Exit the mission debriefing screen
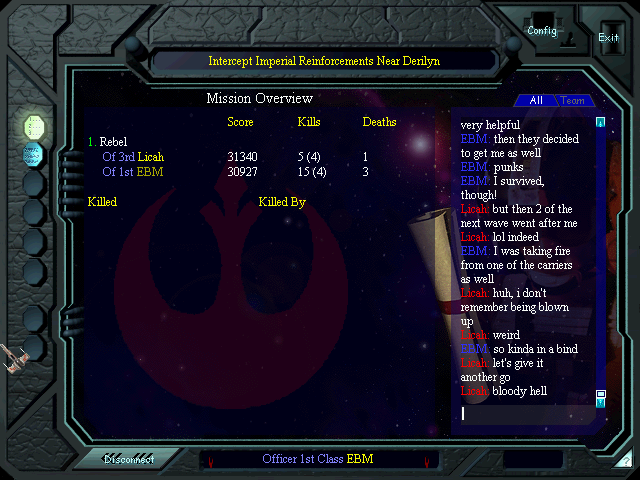Image resolution: width=640 pixels, height=480 pixels. [608, 37]
